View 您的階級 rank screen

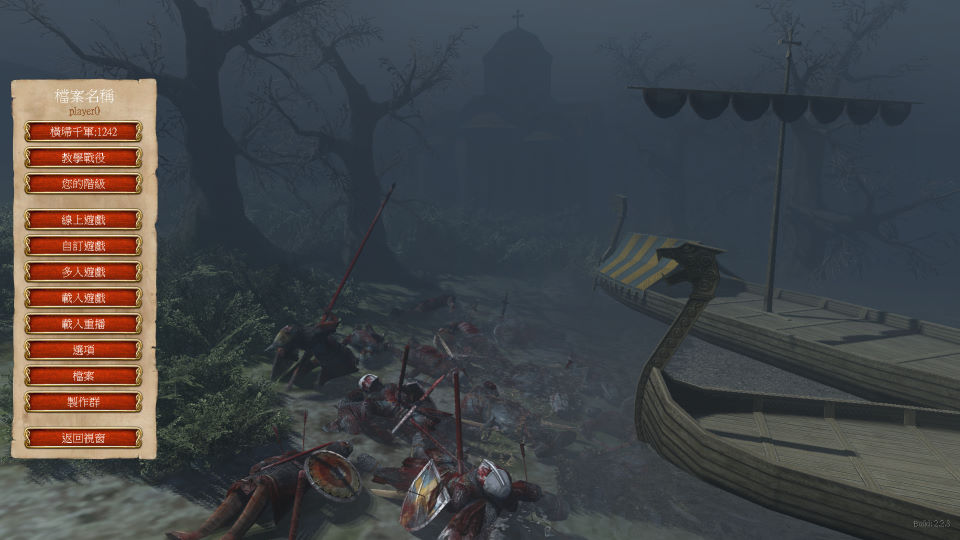tap(83, 184)
